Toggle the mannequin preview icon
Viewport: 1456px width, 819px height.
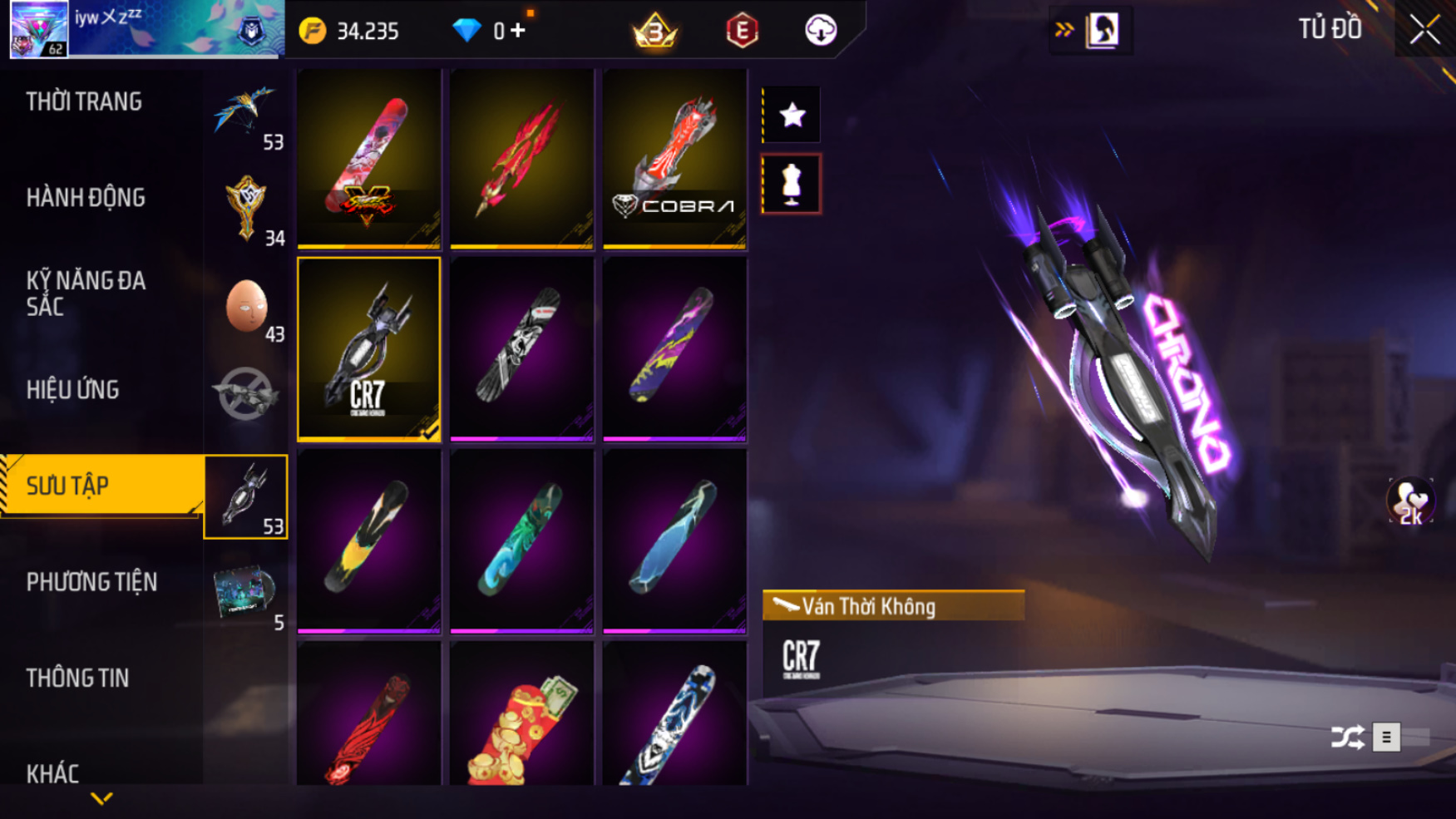792,185
